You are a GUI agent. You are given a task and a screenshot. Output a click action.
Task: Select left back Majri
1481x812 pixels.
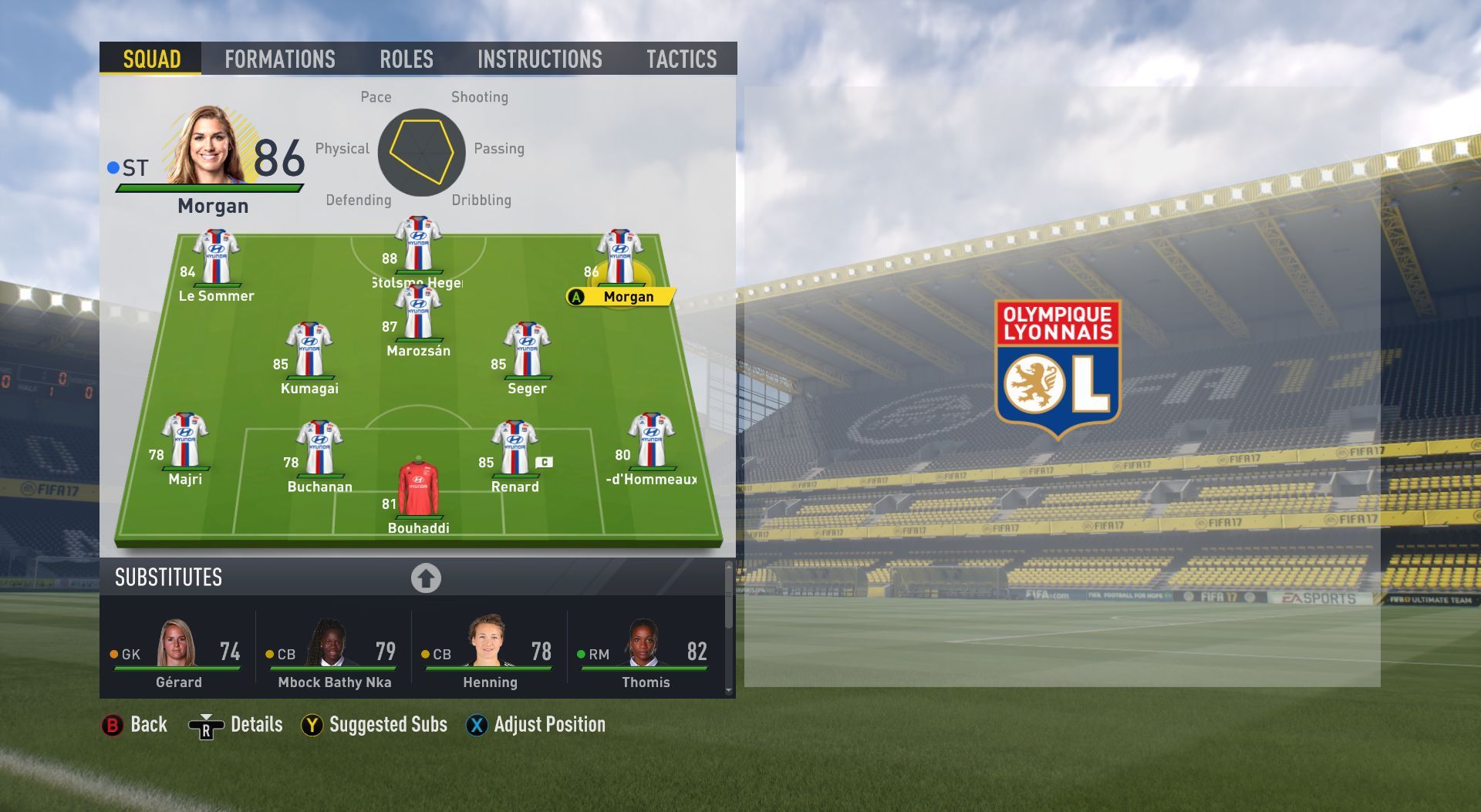pos(185,441)
